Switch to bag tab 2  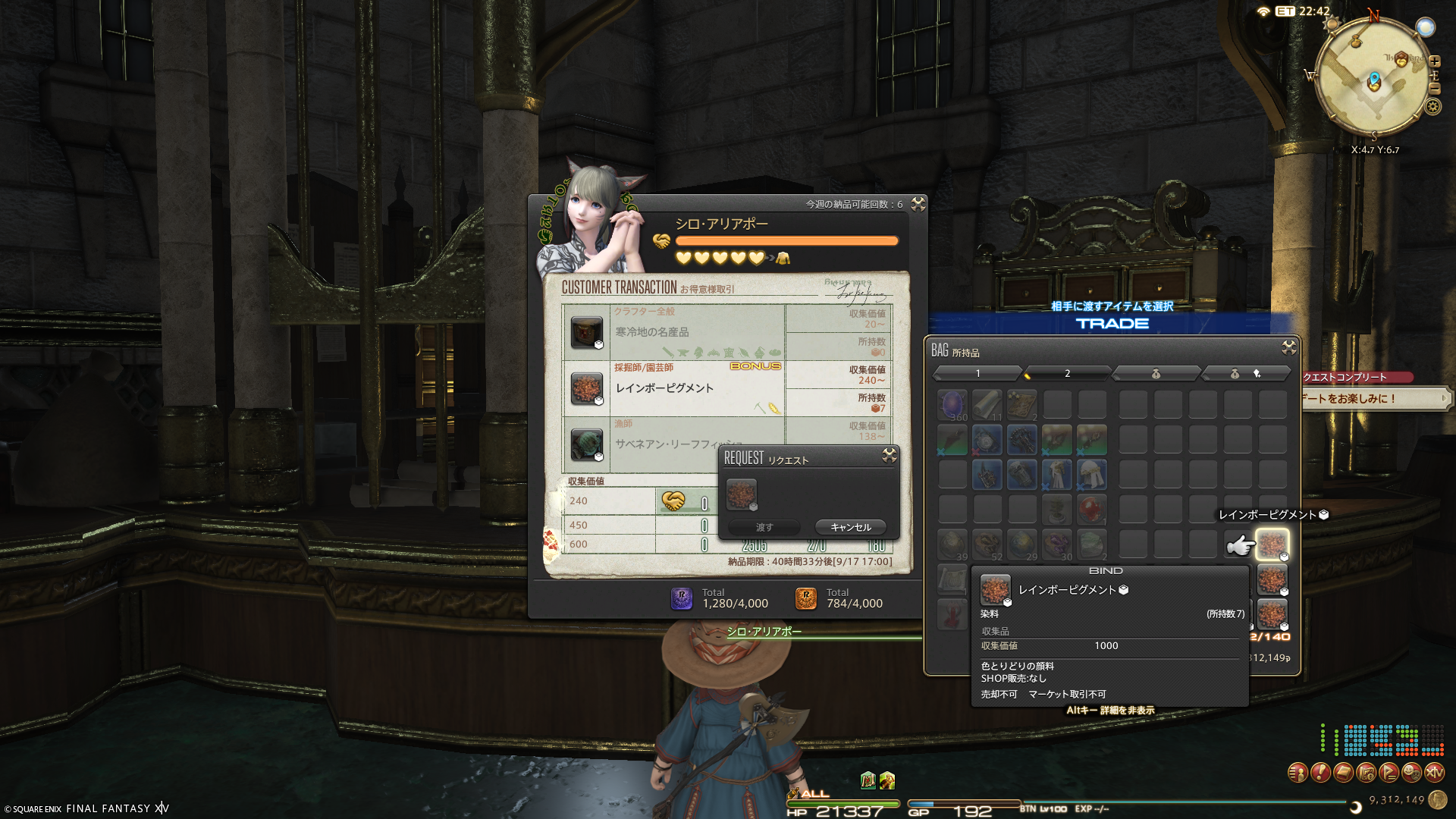coord(1066,373)
